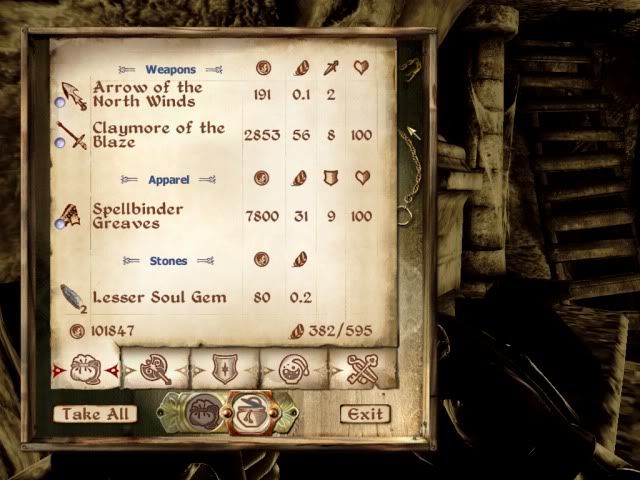Screen dimensions: 640x480
Task: Sort apparel by armor rating shield icon
Action: point(331,179)
